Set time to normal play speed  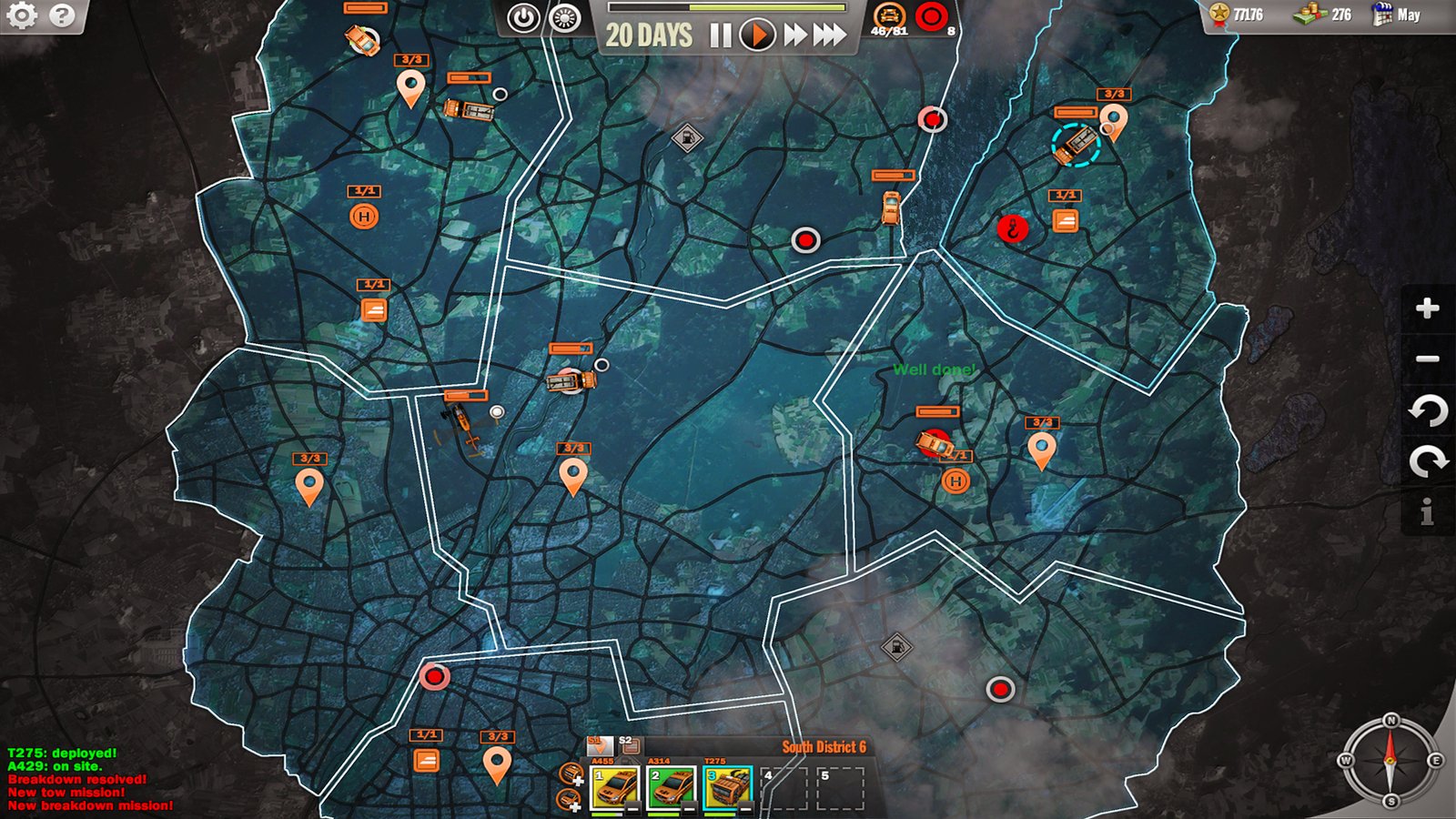[x=757, y=35]
